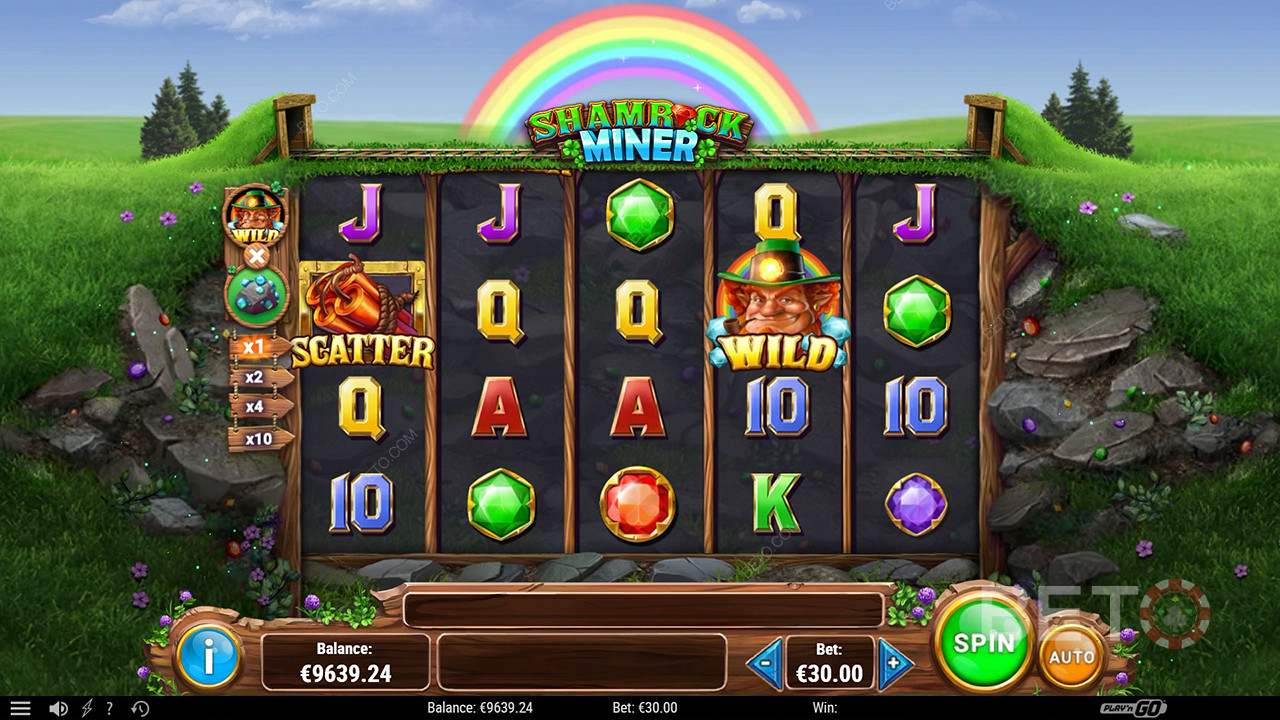Open help with the question mark icon
This screenshot has width=1280, height=720.
[109, 708]
